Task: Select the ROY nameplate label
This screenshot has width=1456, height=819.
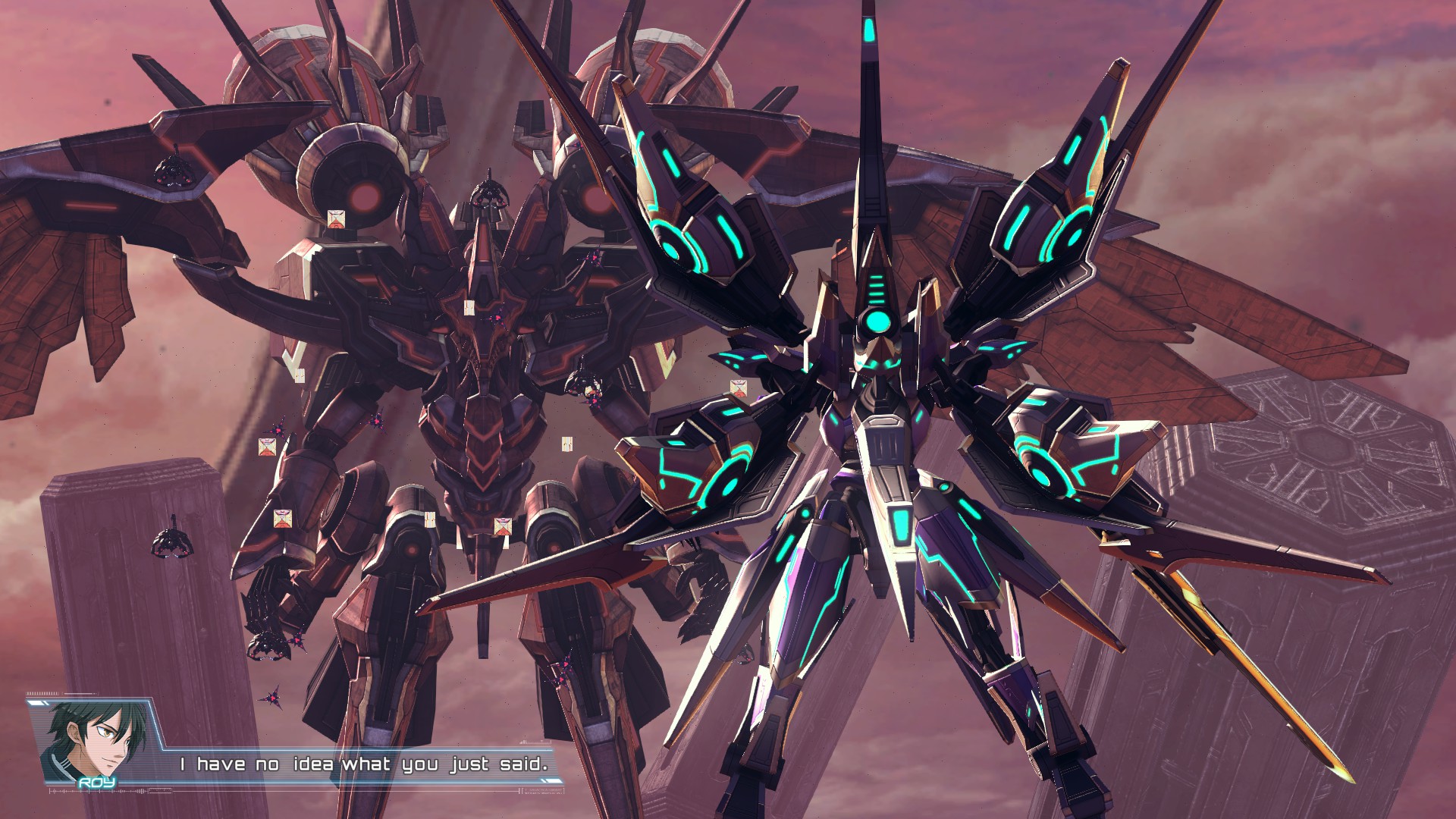Action: point(96,782)
